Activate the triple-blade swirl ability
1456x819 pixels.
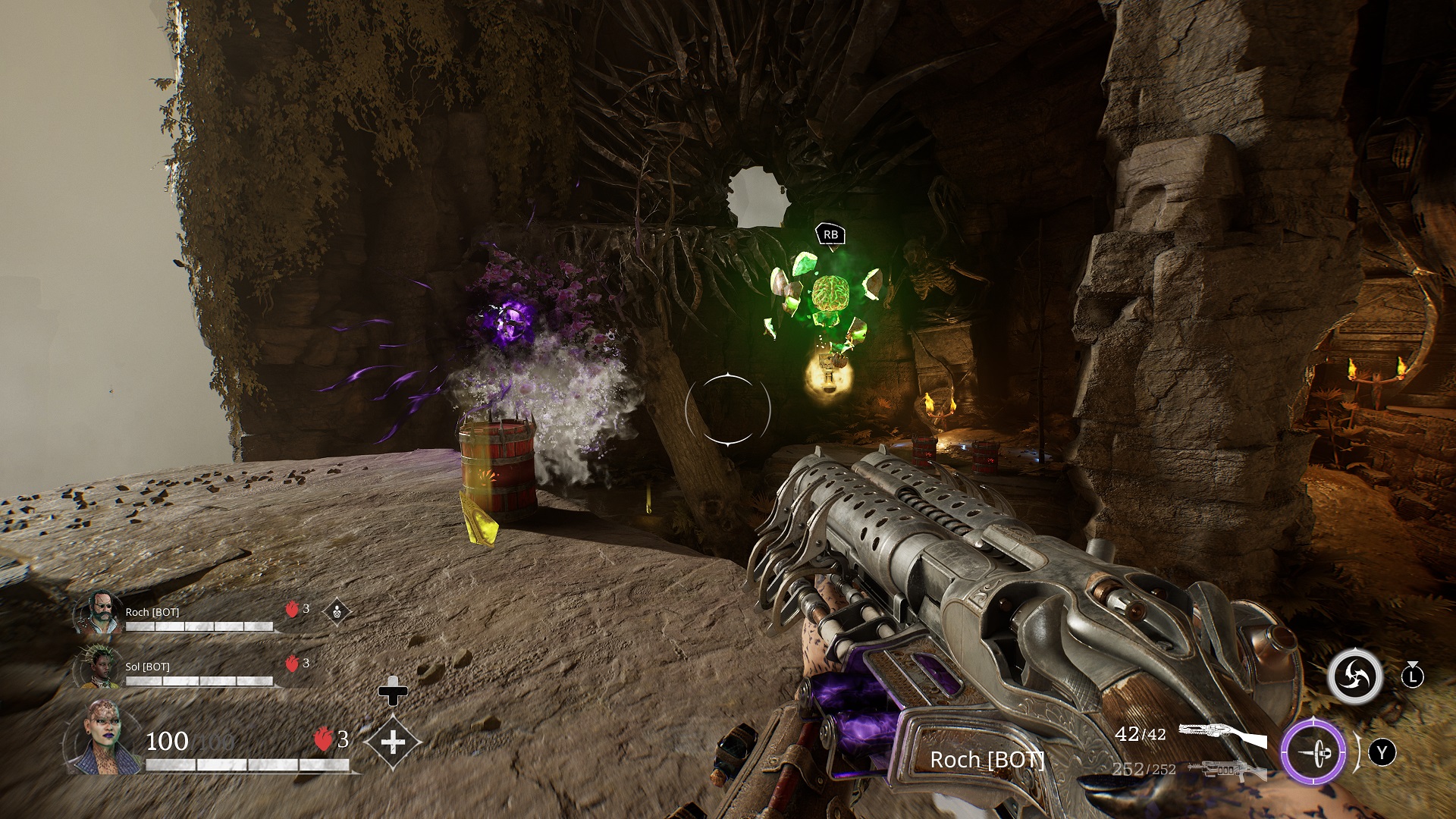click(1354, 676)
